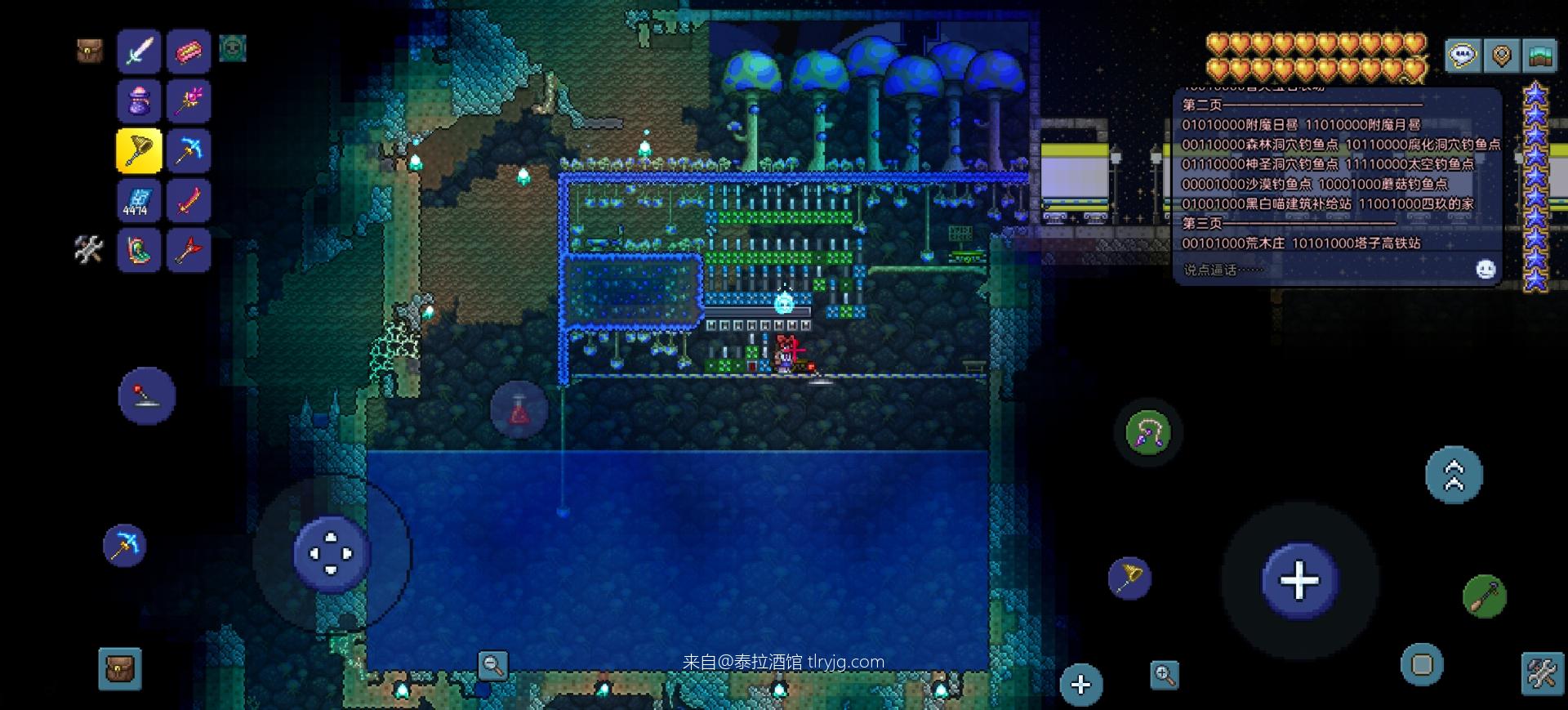Toggle the lever switch button
1568x710 pixels.
(146, 396)
